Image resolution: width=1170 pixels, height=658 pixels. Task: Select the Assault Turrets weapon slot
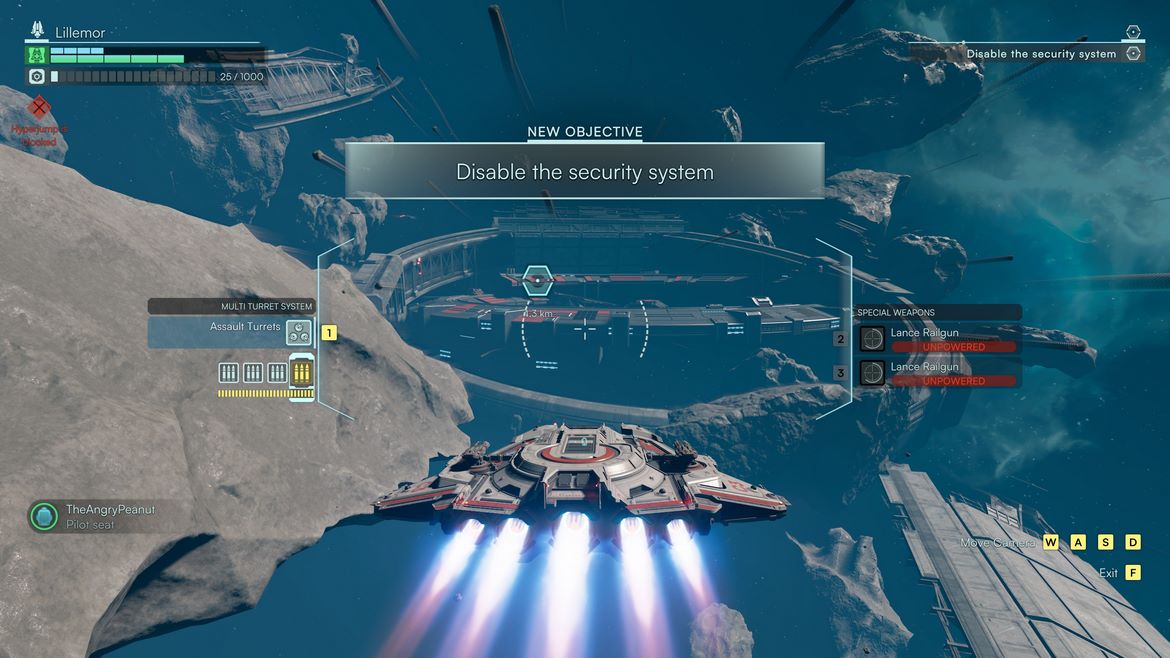(232, 332)
